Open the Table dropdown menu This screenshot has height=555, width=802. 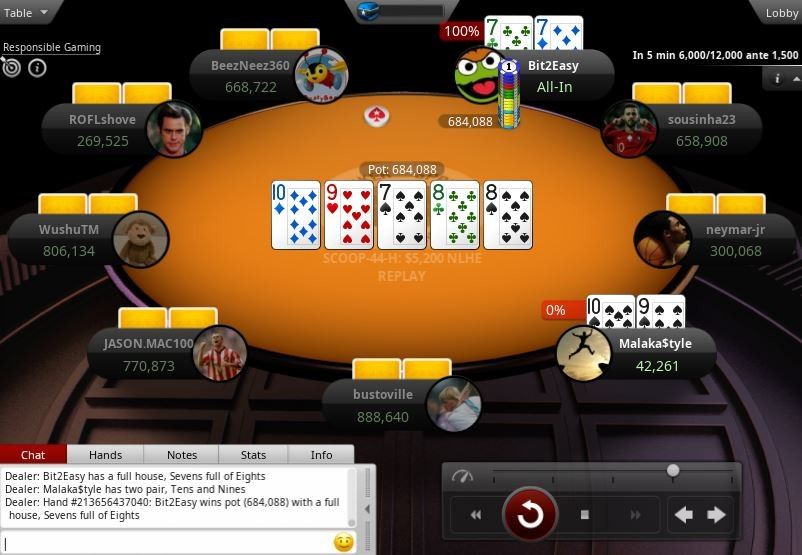pyautogui.click(x=24, y=13)
